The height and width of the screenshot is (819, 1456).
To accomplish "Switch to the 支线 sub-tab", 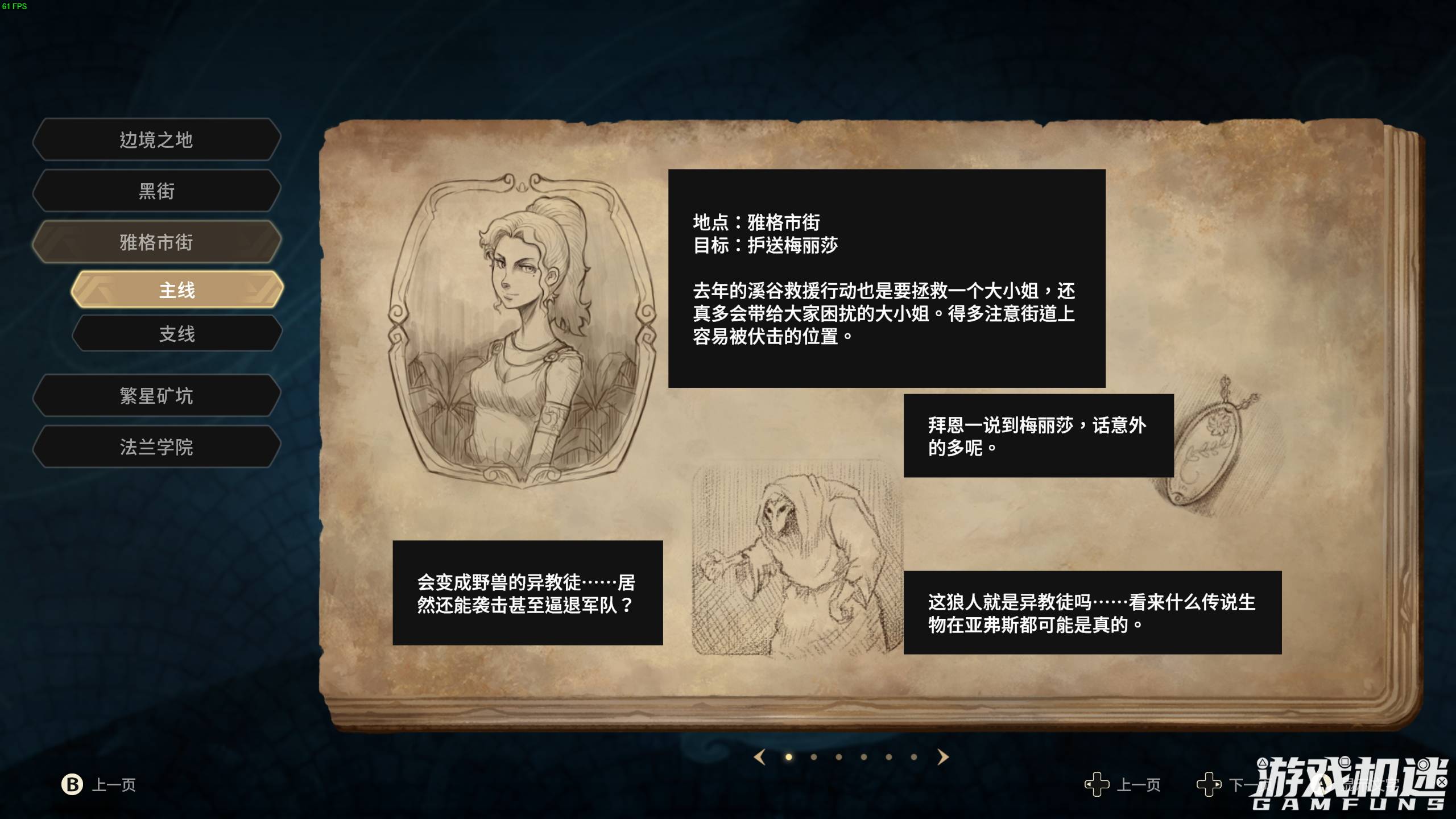I will 176,335.
